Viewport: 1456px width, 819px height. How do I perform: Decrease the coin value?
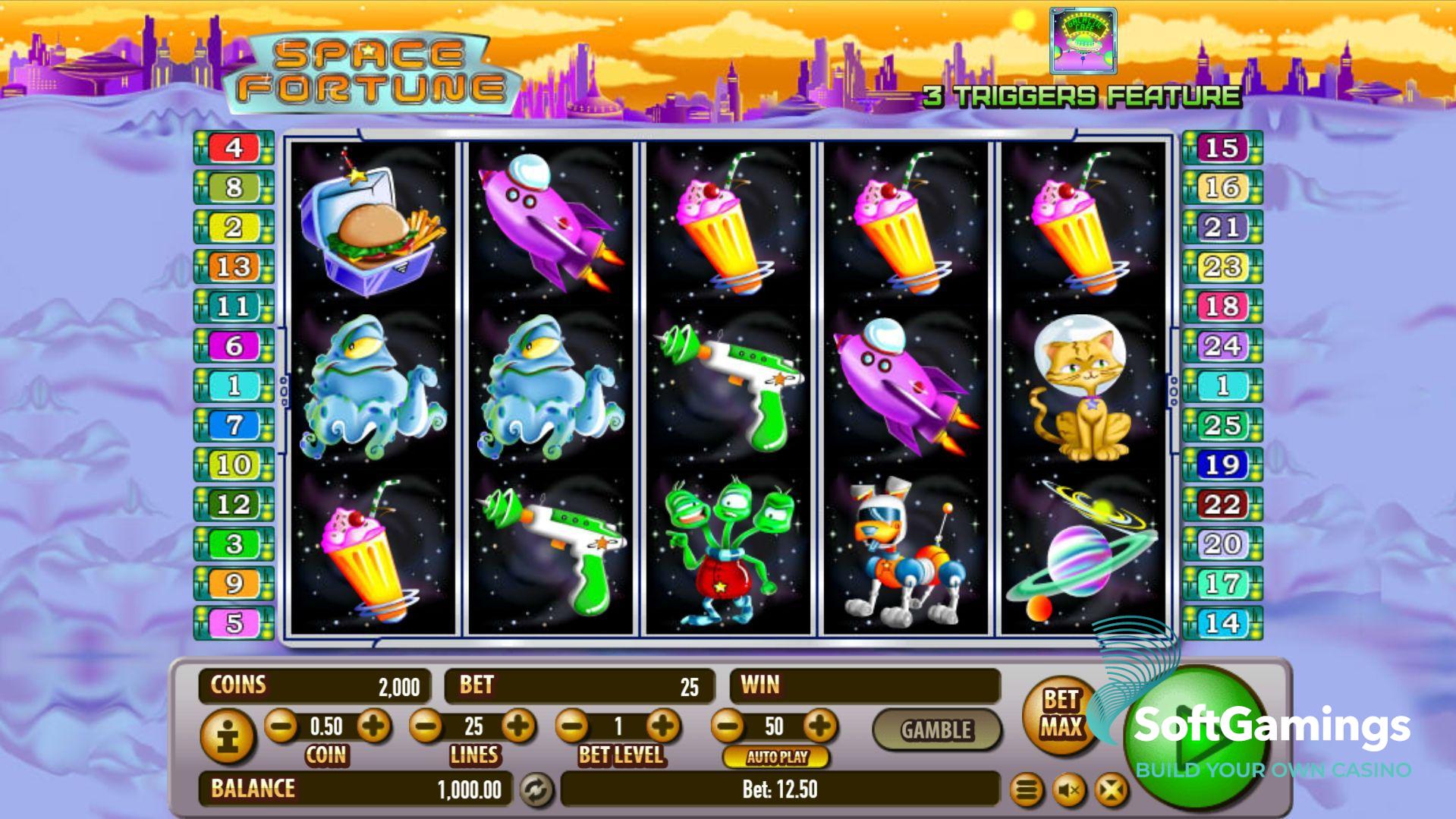(x=281, y=727)
